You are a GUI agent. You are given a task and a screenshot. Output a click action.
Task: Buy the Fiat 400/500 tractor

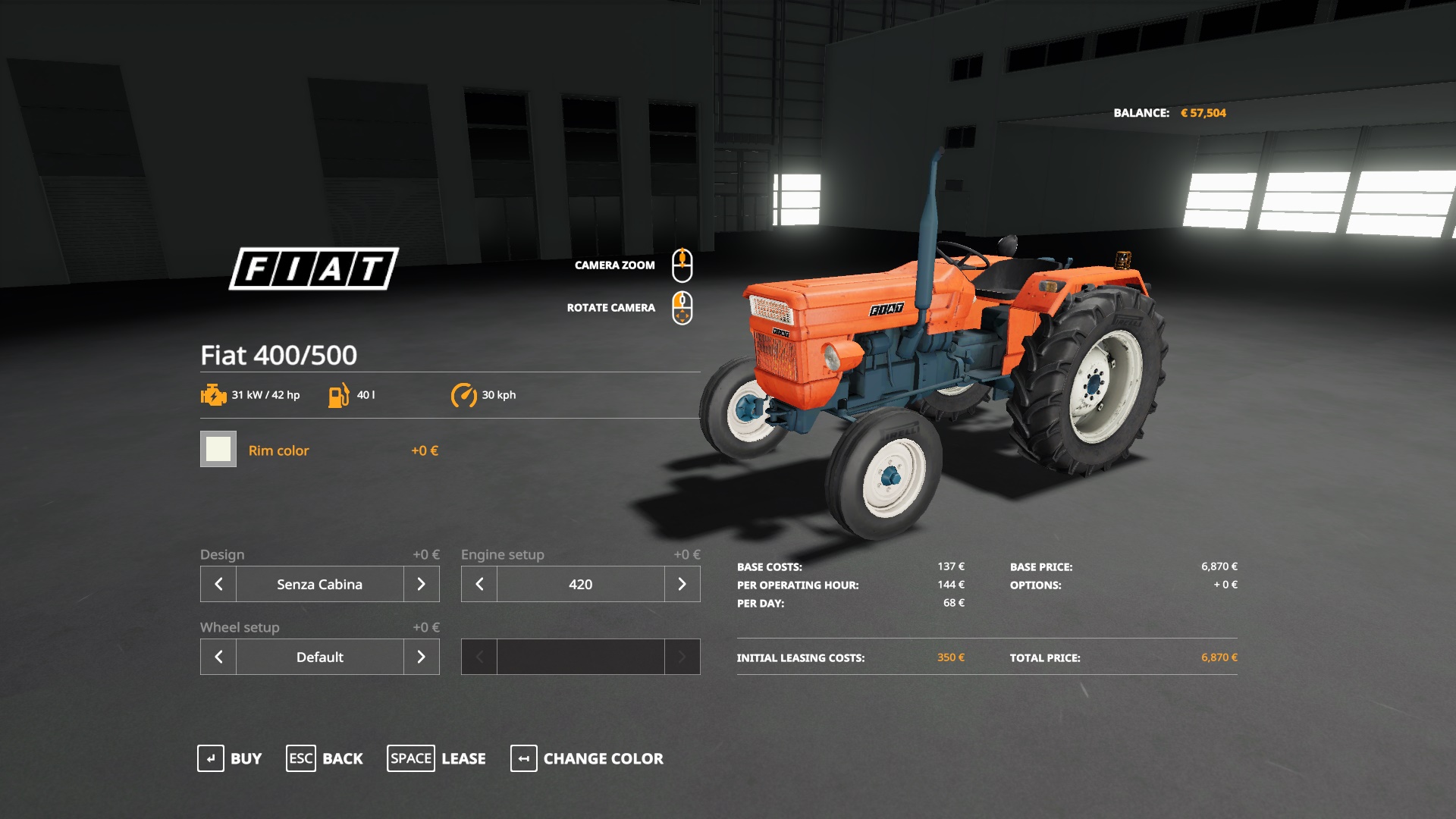tap(230, 758)
